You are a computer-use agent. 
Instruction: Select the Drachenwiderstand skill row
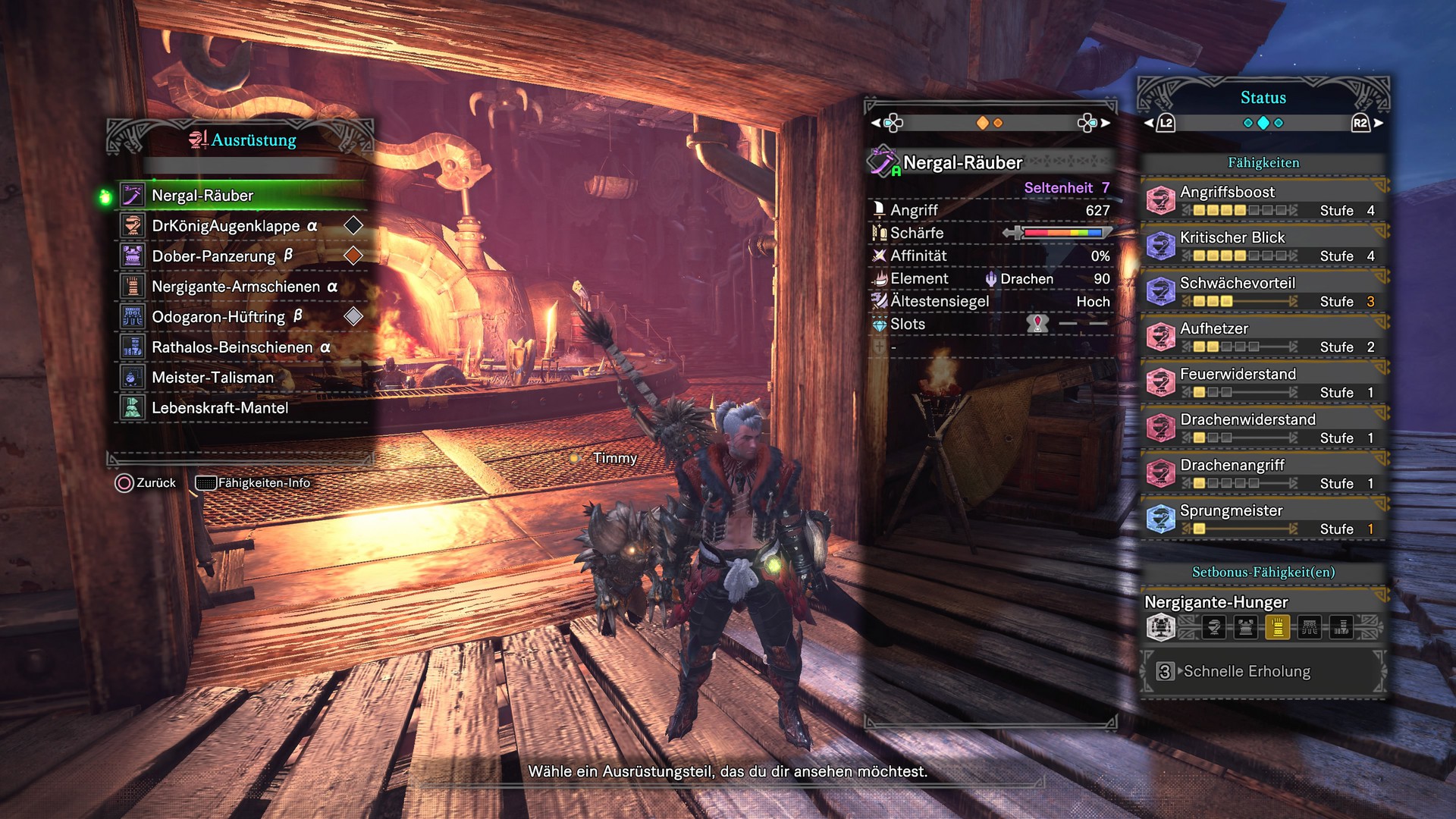pos(1262,428)
